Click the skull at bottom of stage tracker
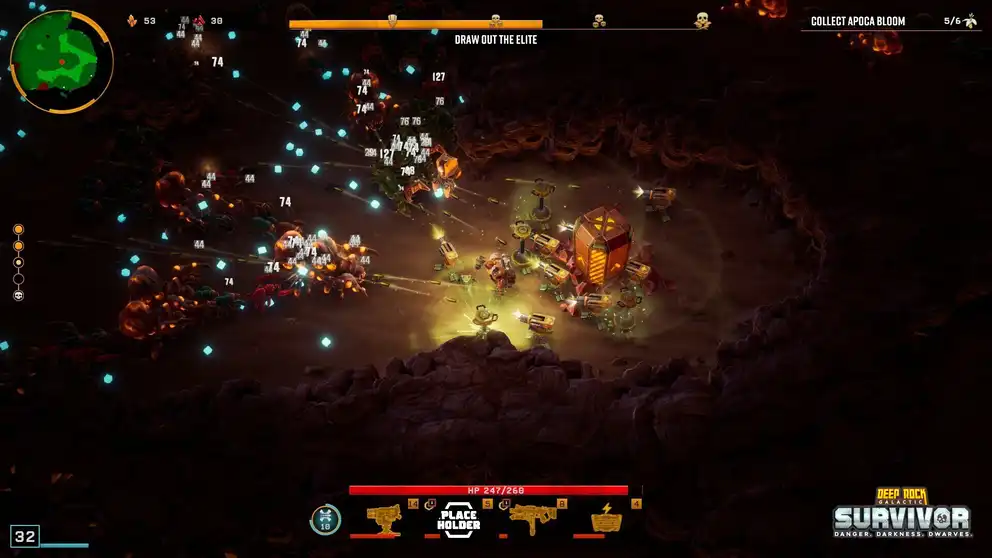This screenshot has width=992, height=558. 18,295
